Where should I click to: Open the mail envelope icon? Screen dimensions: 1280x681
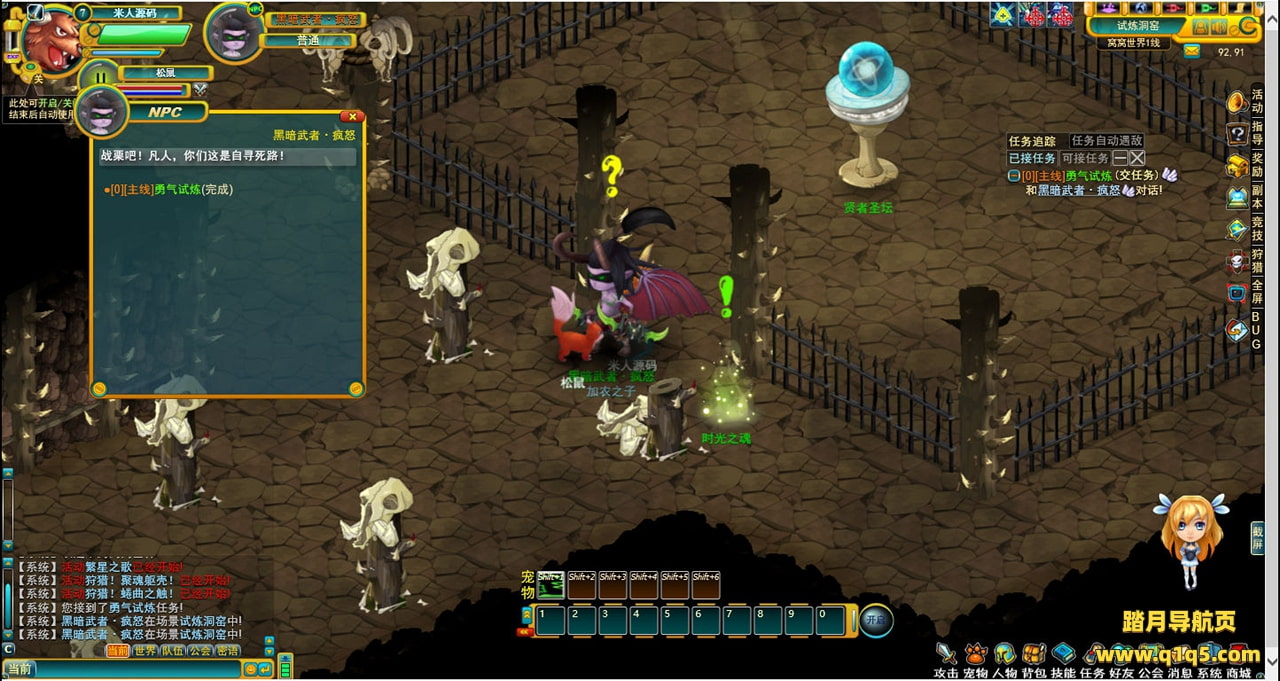[x=1191, y=51]
